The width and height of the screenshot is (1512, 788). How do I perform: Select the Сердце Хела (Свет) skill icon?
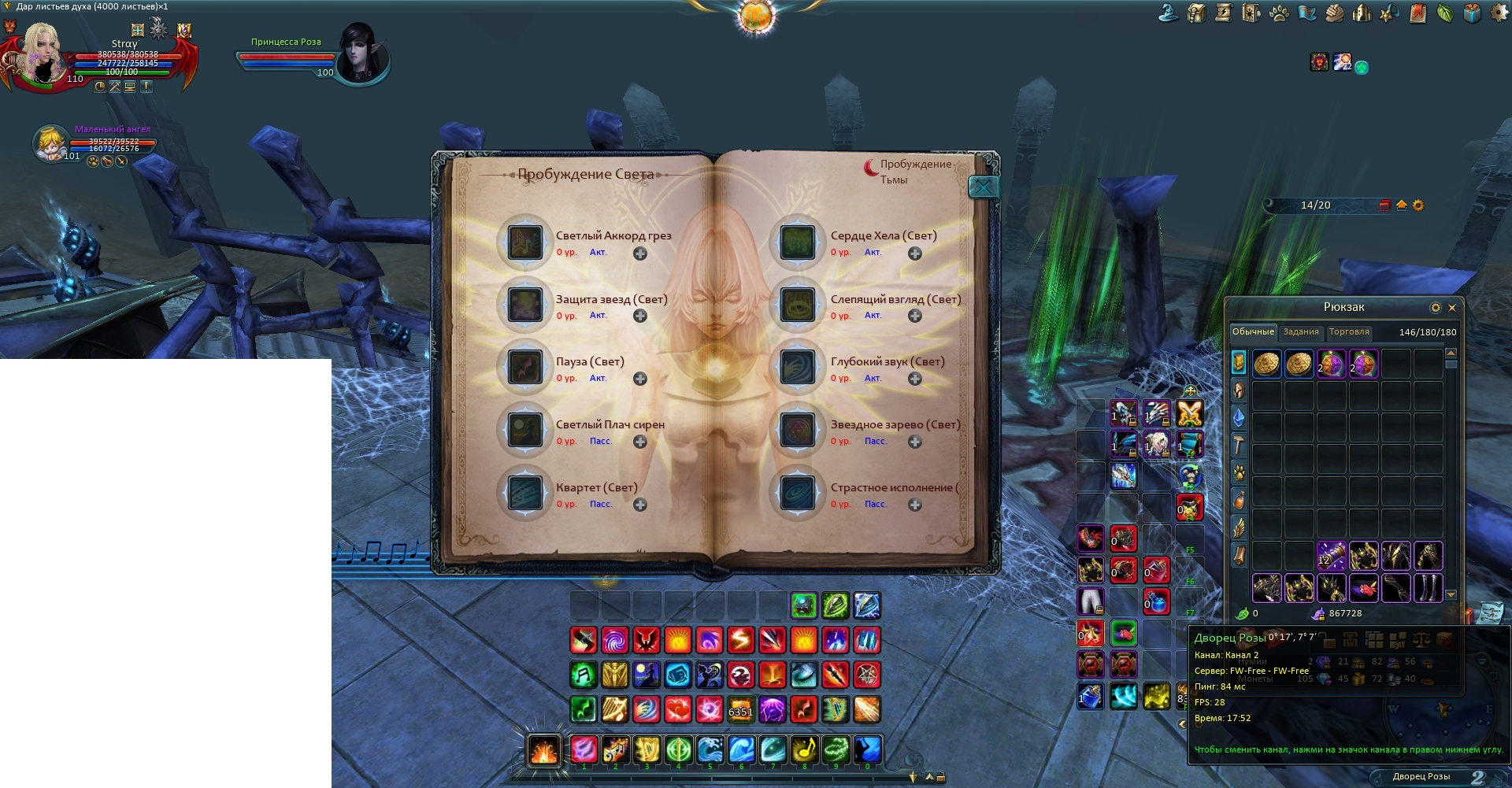(797, 242)
